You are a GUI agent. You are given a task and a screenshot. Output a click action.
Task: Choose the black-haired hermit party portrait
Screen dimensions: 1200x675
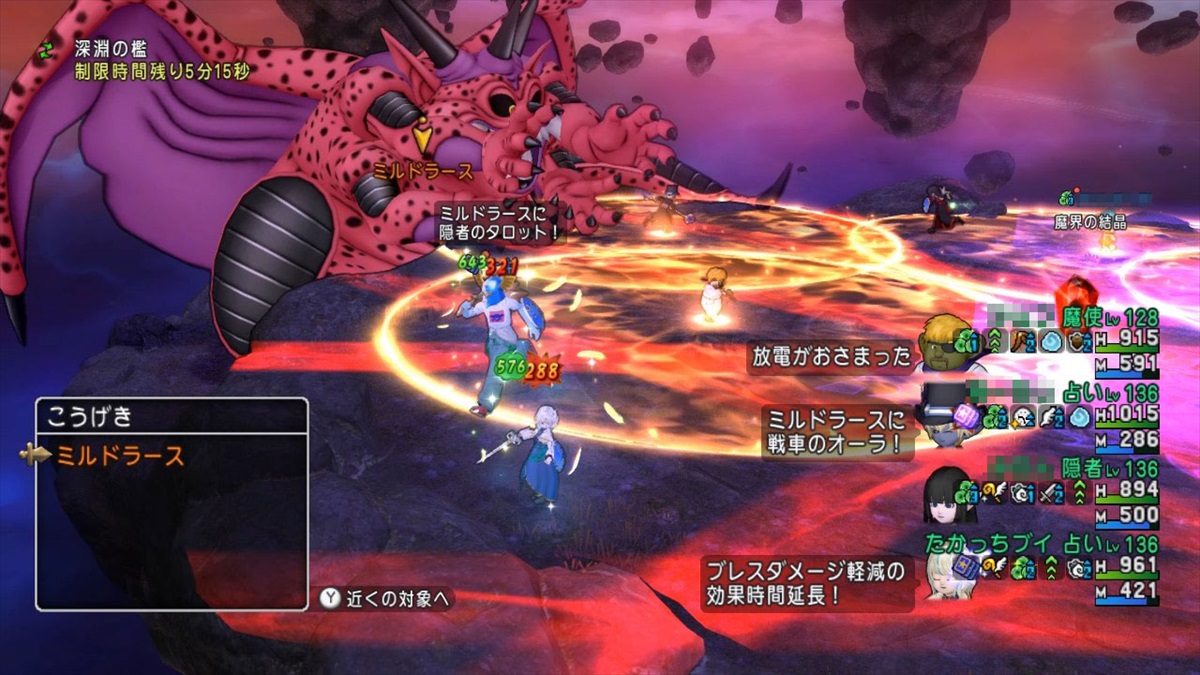tap(943, 493)
